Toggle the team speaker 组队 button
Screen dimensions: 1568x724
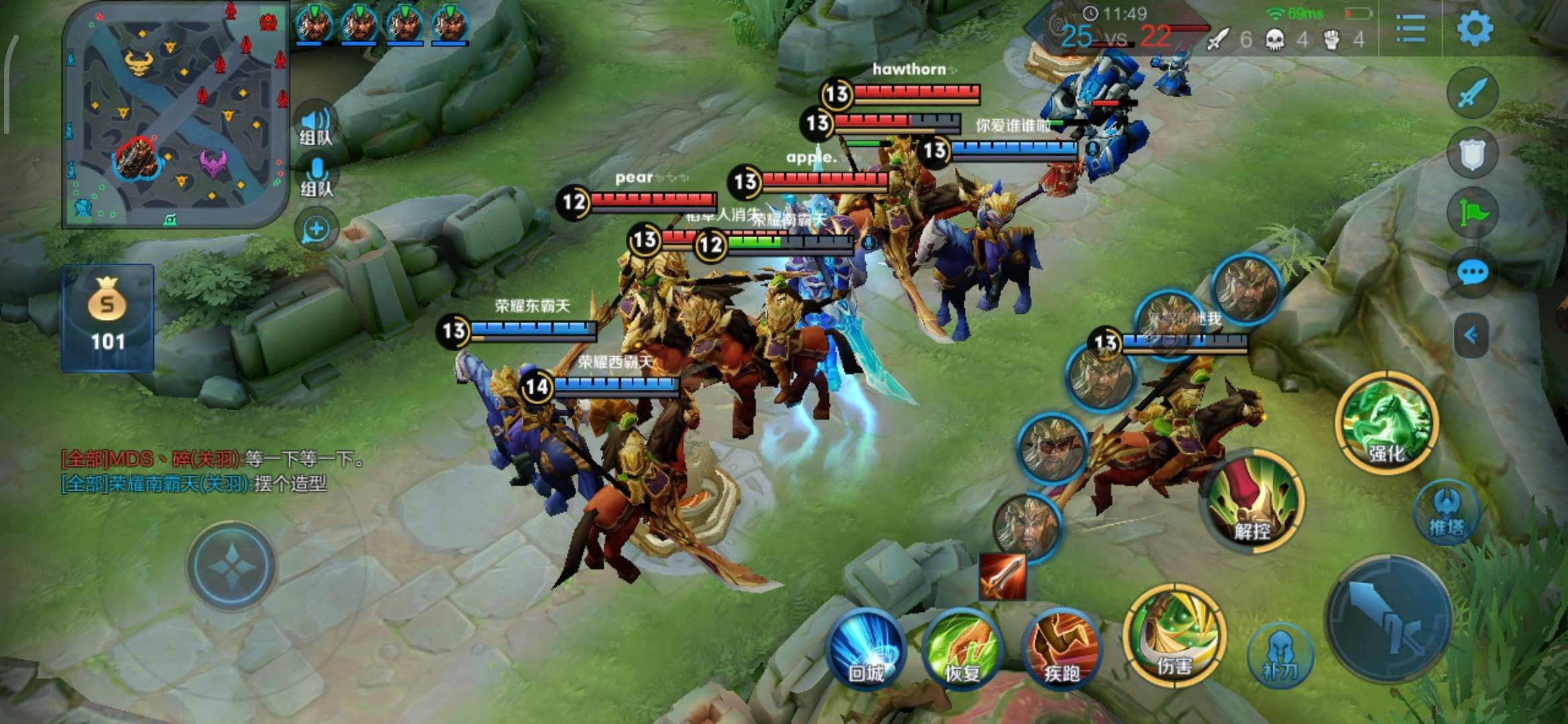point(316,125)
